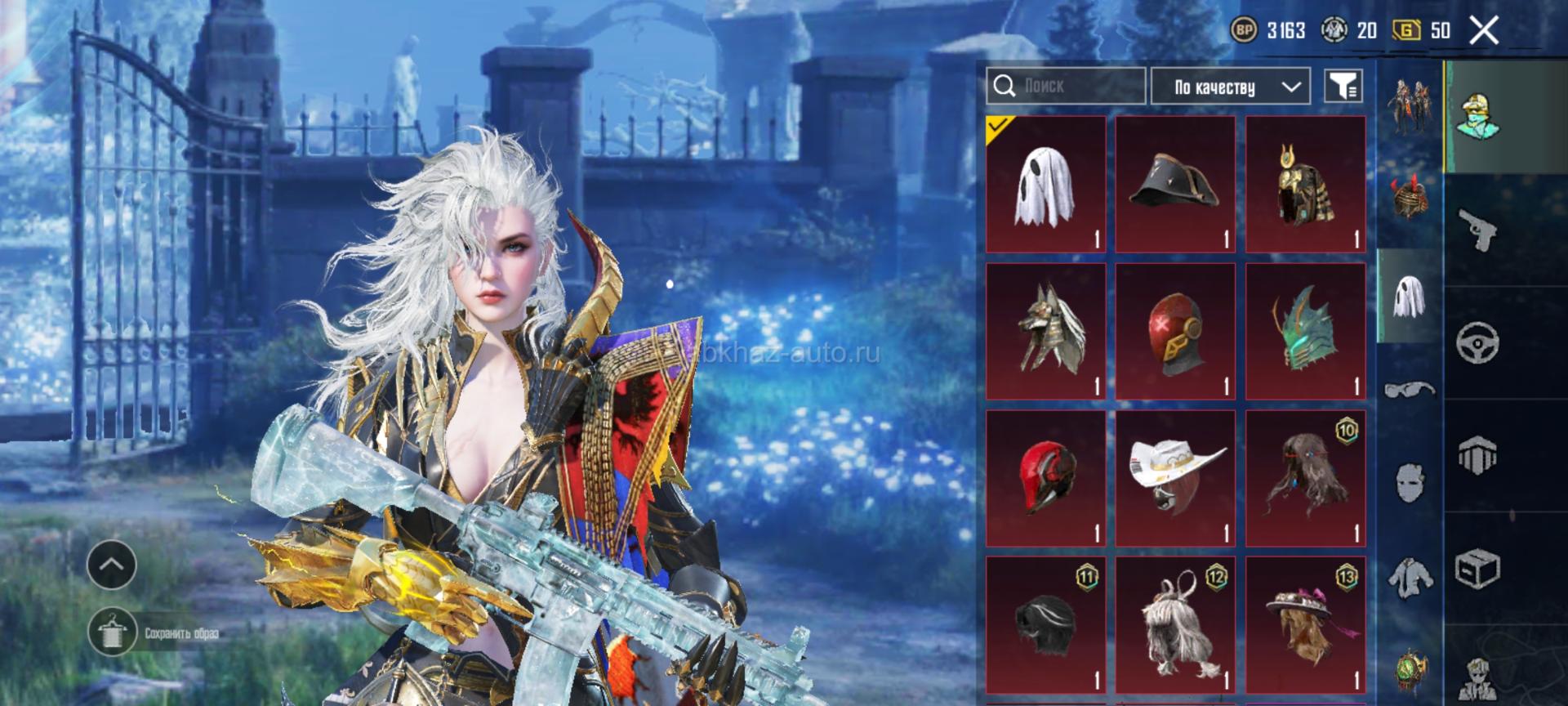Image resolution: width=1568 pixels, height=706 pixels.
Task: Save the outfit with Сохранить образ
Action: point(112,632)
